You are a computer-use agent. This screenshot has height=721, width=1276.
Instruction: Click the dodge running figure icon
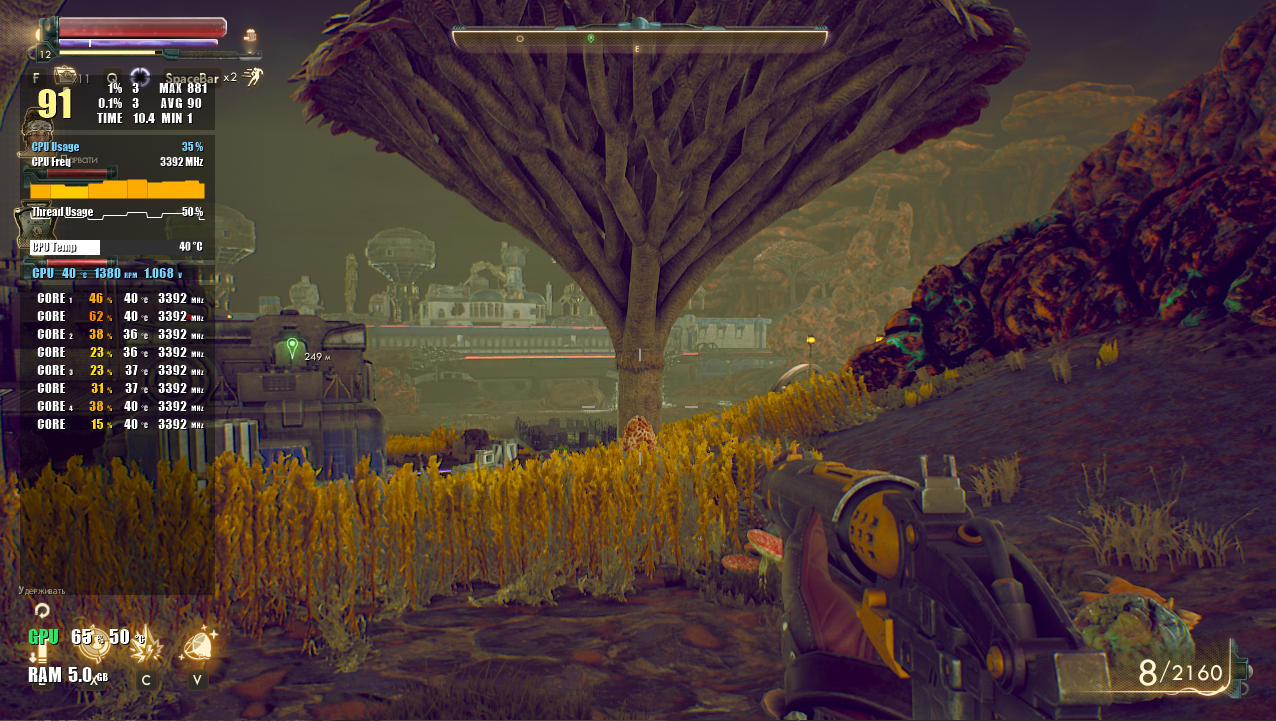(252, 77)
